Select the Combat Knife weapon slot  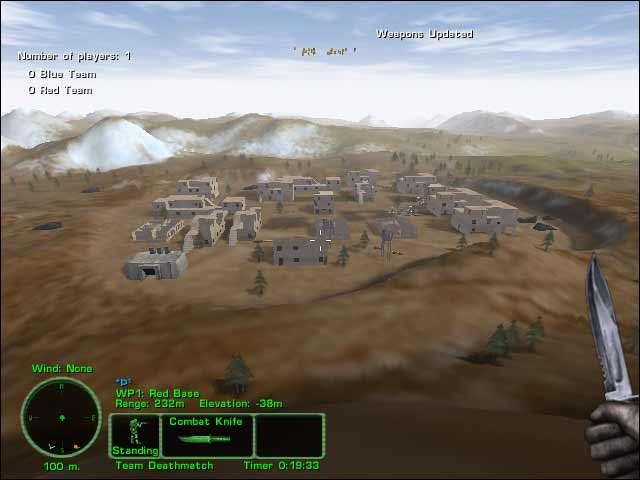tap(207, 435)
